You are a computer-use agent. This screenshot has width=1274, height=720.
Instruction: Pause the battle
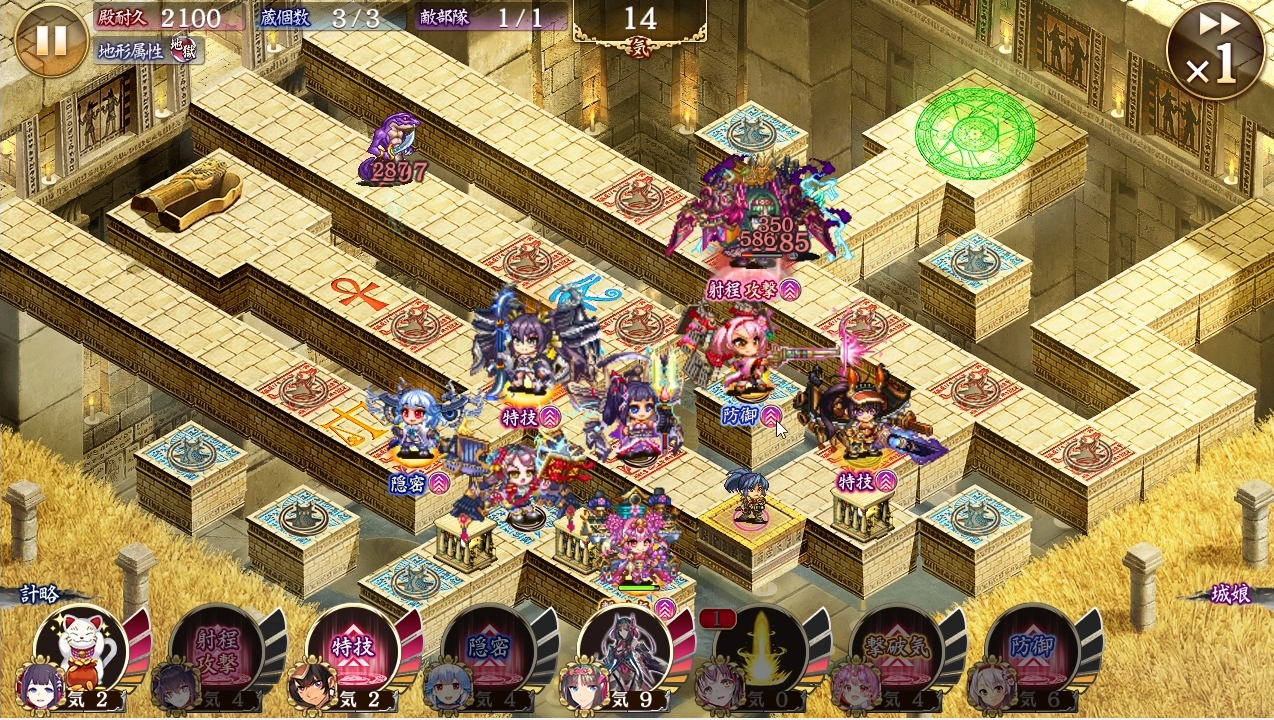coord(51,40)
